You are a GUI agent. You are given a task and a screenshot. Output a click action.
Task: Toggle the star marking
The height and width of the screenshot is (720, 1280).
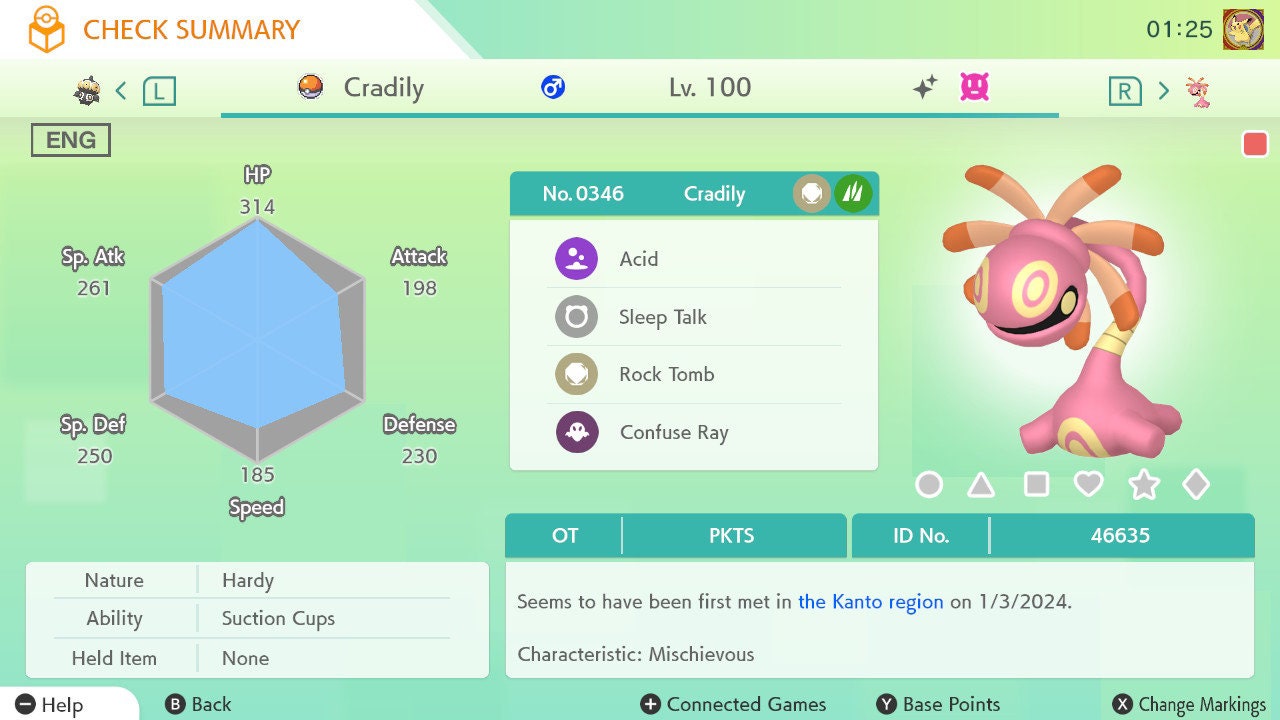point(1143,485)
